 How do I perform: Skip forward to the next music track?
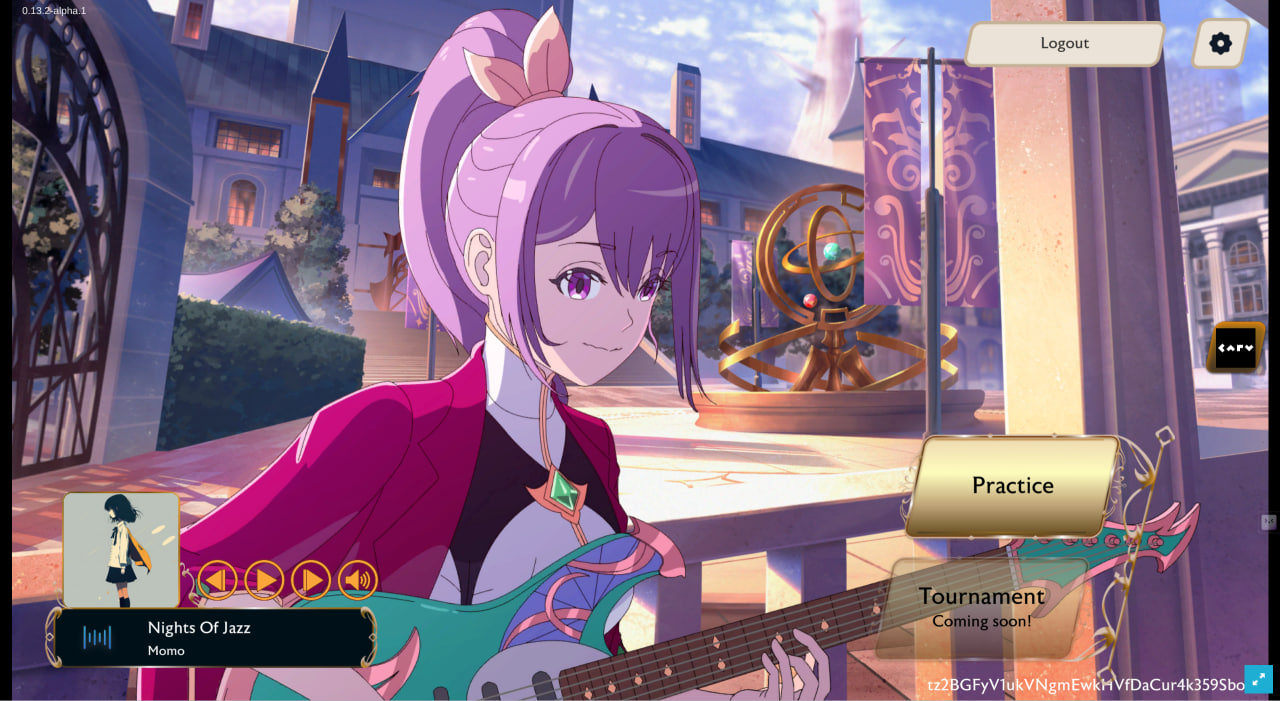[311, 580]
